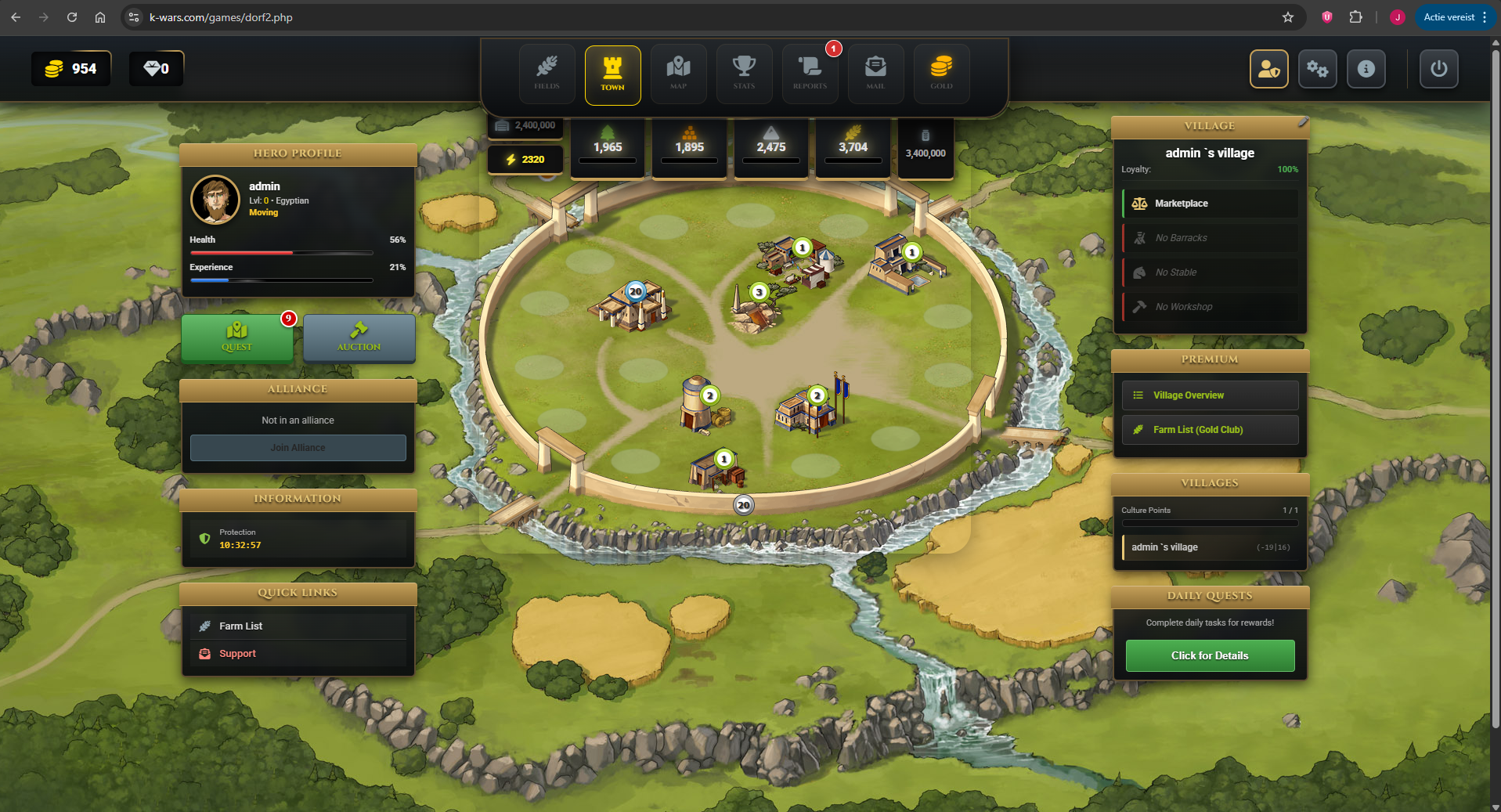Screen dimensions: 1501x812
Task: Open the Support link
Action: (237, 654)
